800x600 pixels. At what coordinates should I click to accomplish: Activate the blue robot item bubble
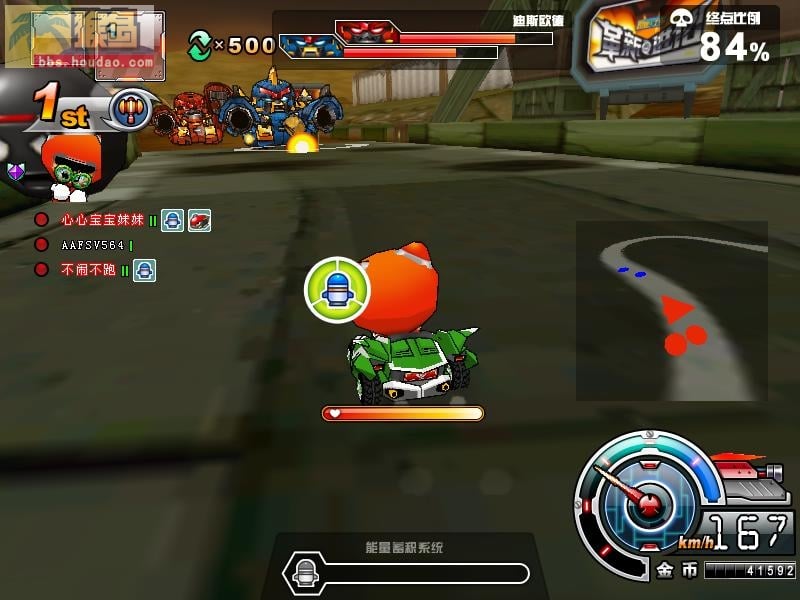tap(337, 291)
